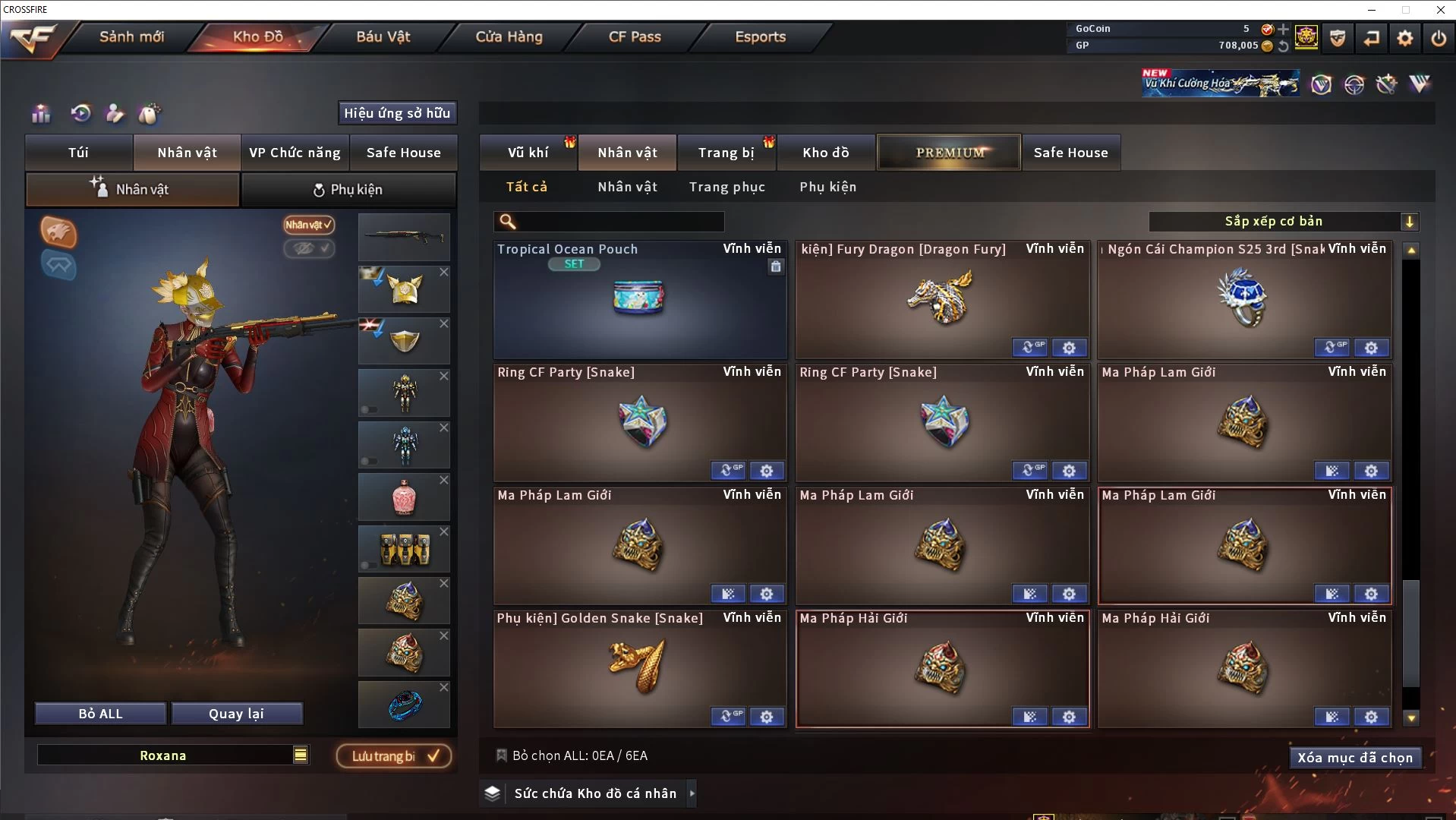The width and height of the screenshot is (1456, 820).
Task: Filter items by Trang phục
Action: pyautogui.click(x=726, y=187)
